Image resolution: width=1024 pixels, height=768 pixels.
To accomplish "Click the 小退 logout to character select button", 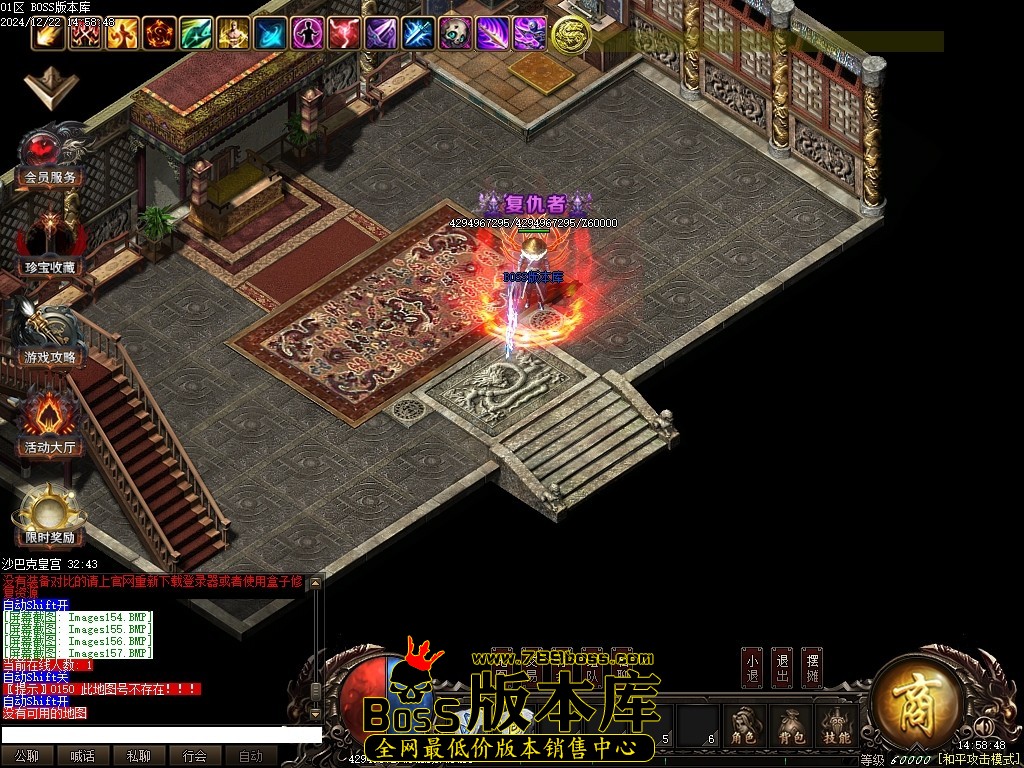I will (x=752, y=668).
